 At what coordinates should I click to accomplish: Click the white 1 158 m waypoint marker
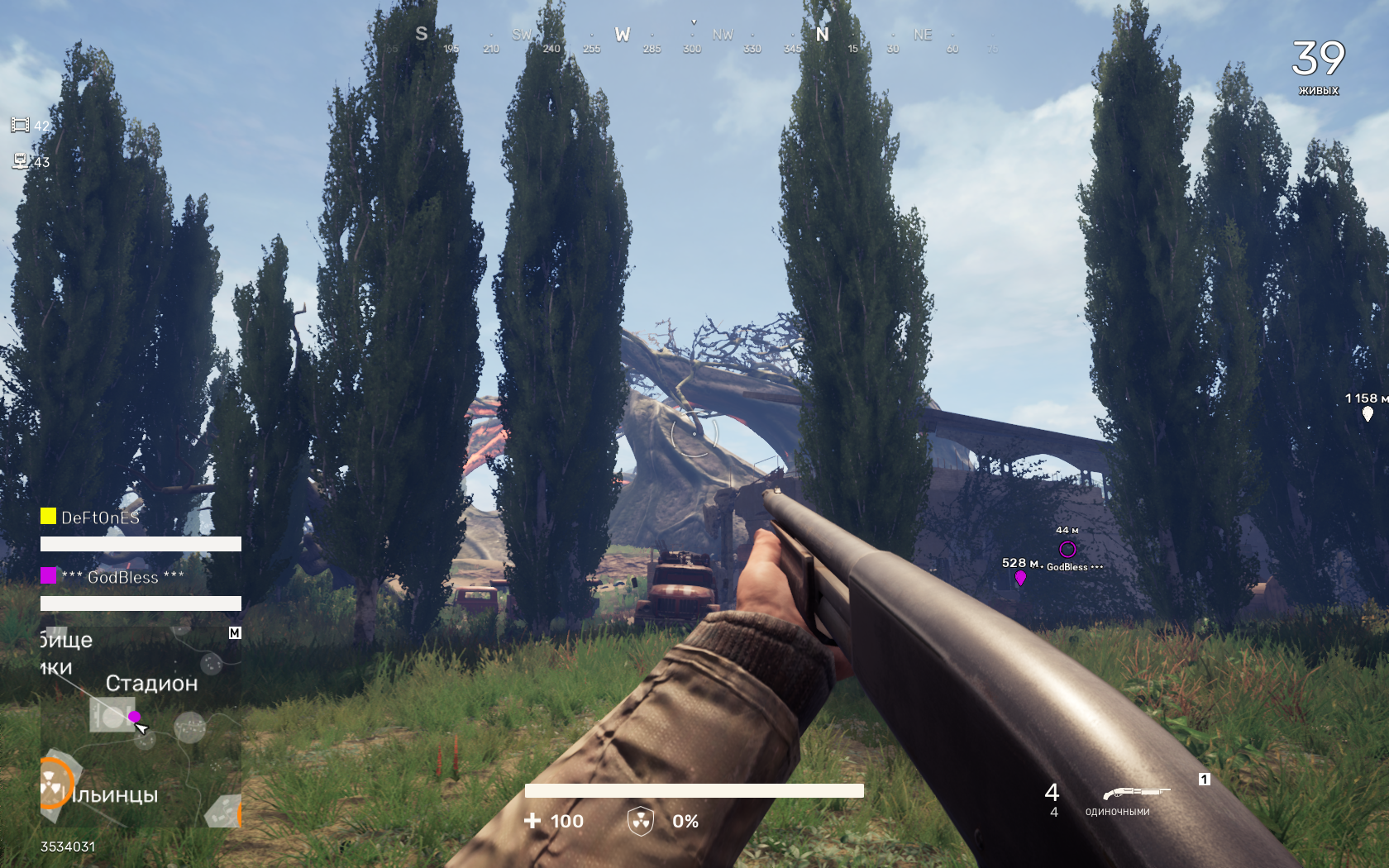(1368, 413)
